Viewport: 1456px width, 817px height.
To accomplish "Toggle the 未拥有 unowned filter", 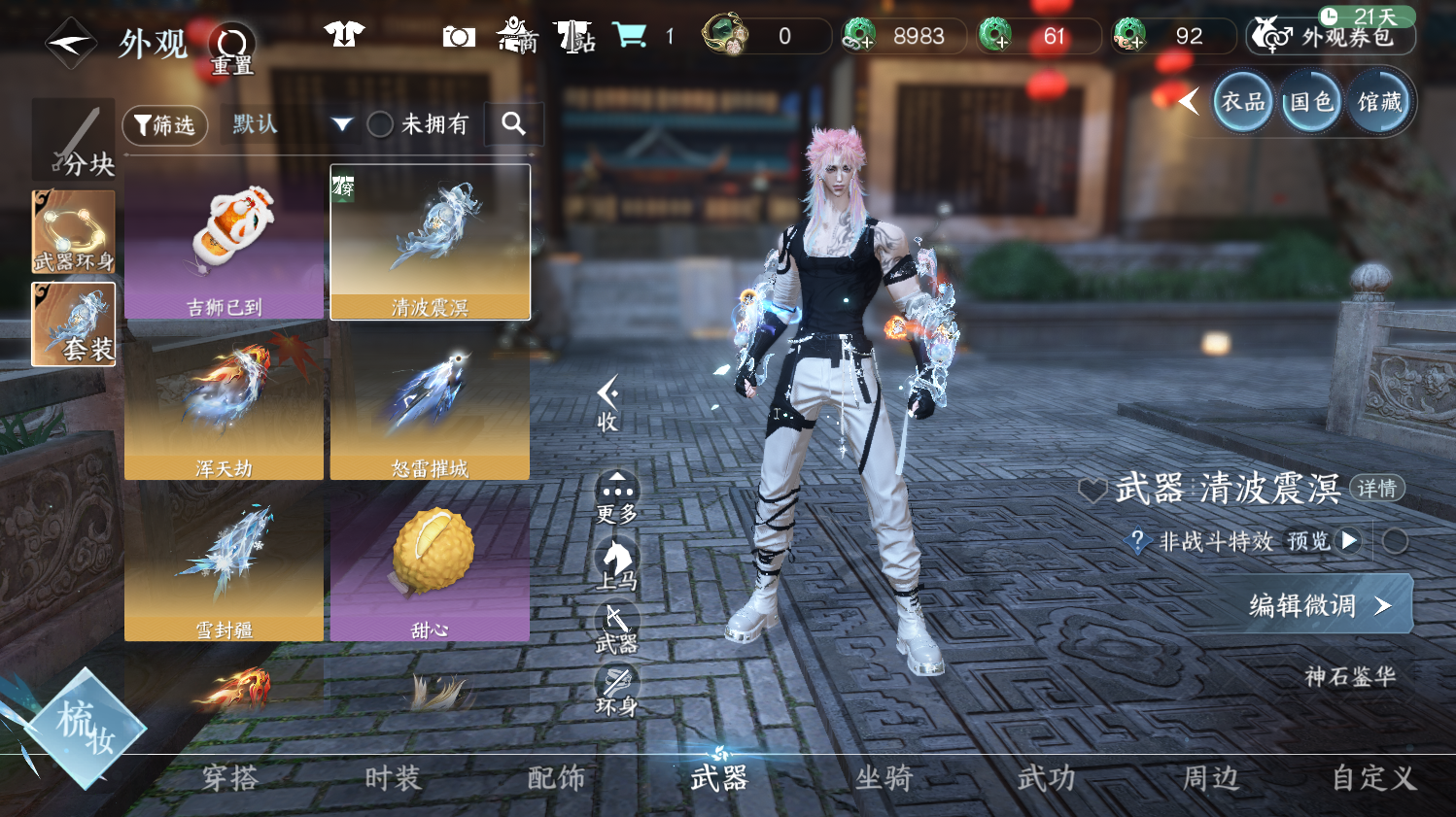I will 380,124.
